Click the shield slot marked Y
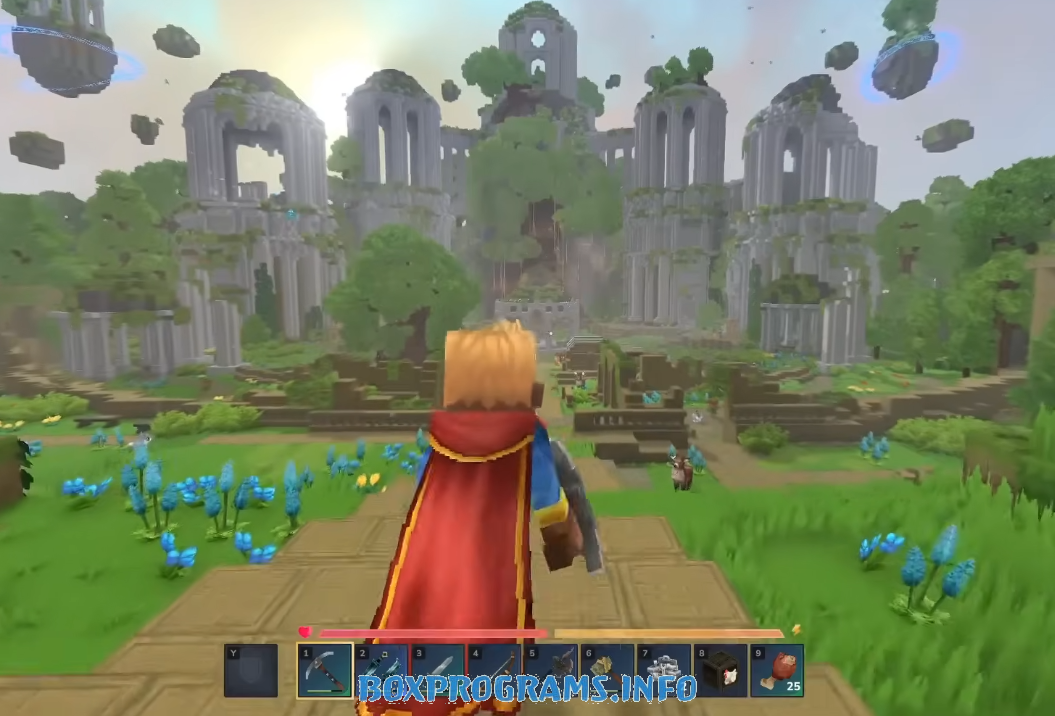 point(250,670)
